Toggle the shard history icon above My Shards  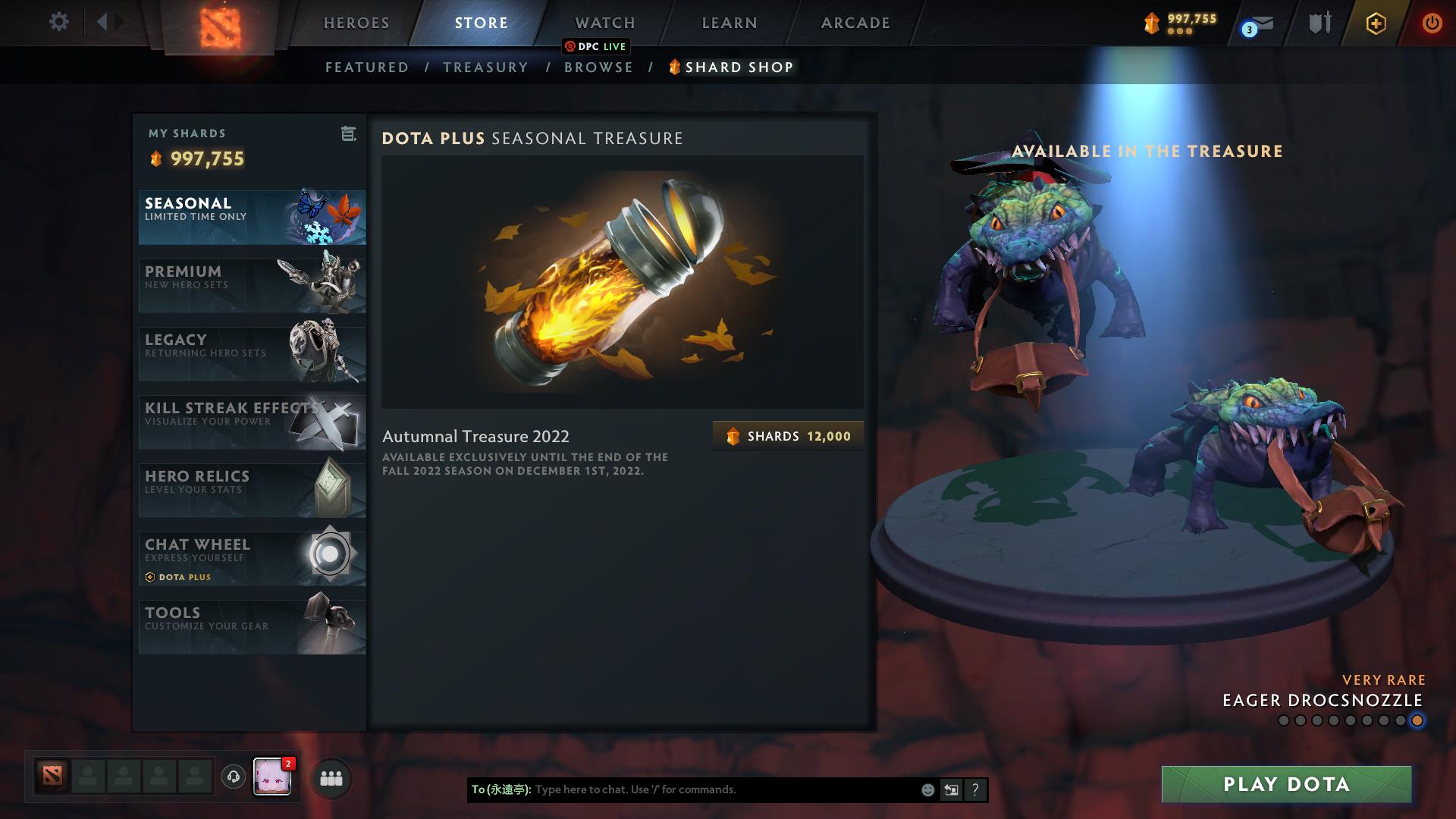pyautogui.click(x=347, y=134)
